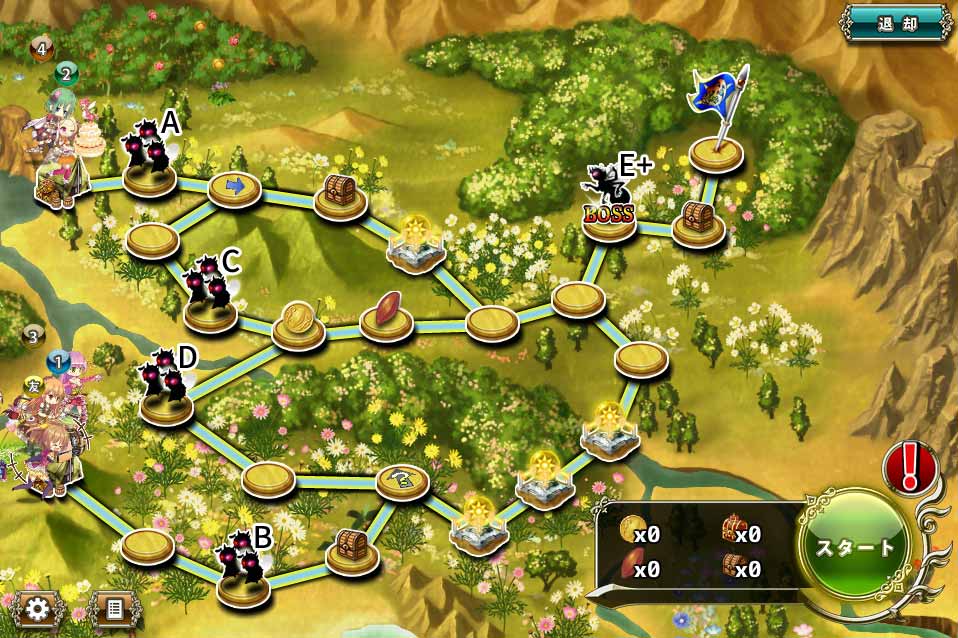Tap the red exclamation alert icon
This screenshot has height=638, width=958.
click(x=910, y=468)
